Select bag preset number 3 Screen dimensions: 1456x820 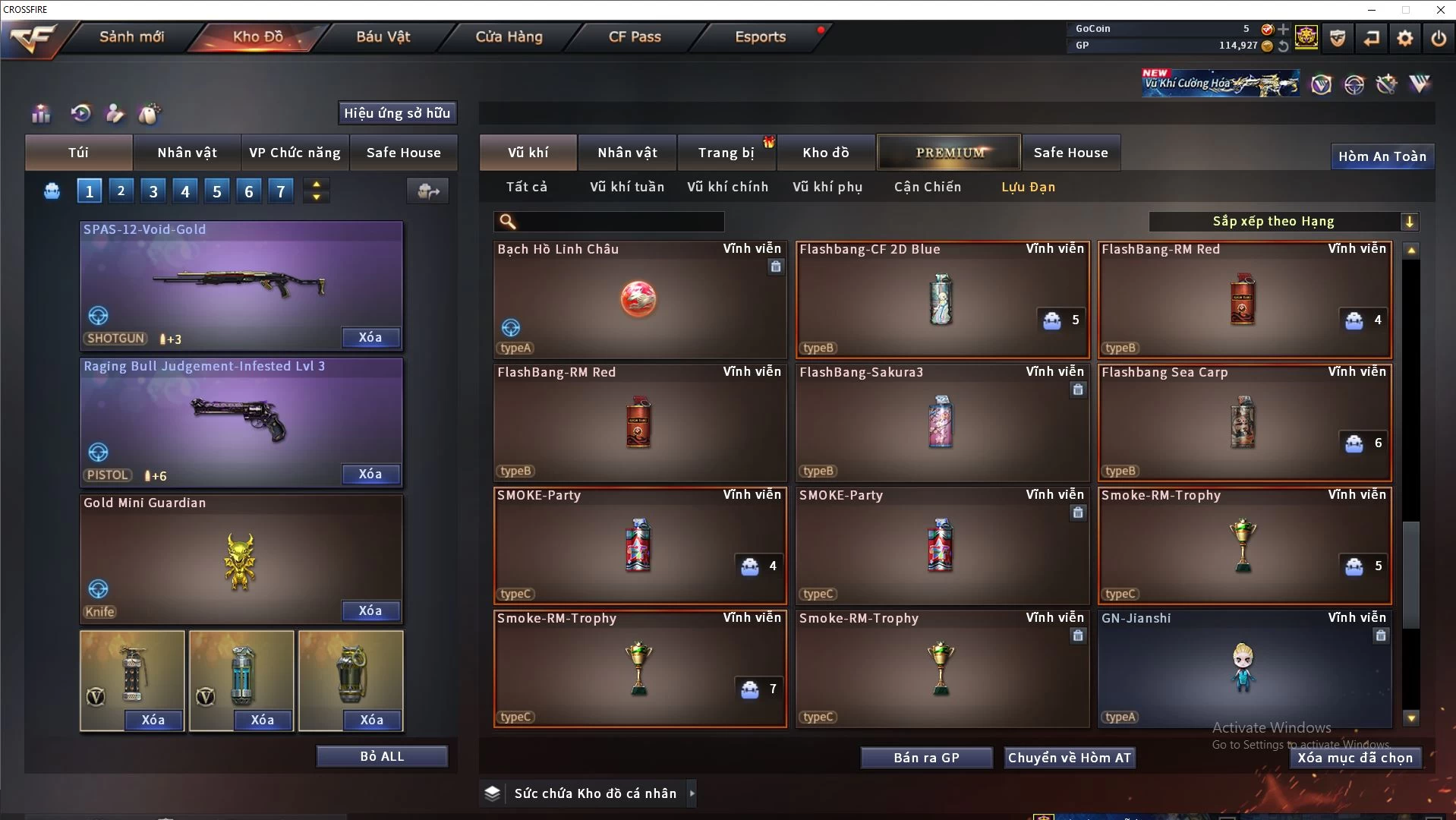(153, 191)
